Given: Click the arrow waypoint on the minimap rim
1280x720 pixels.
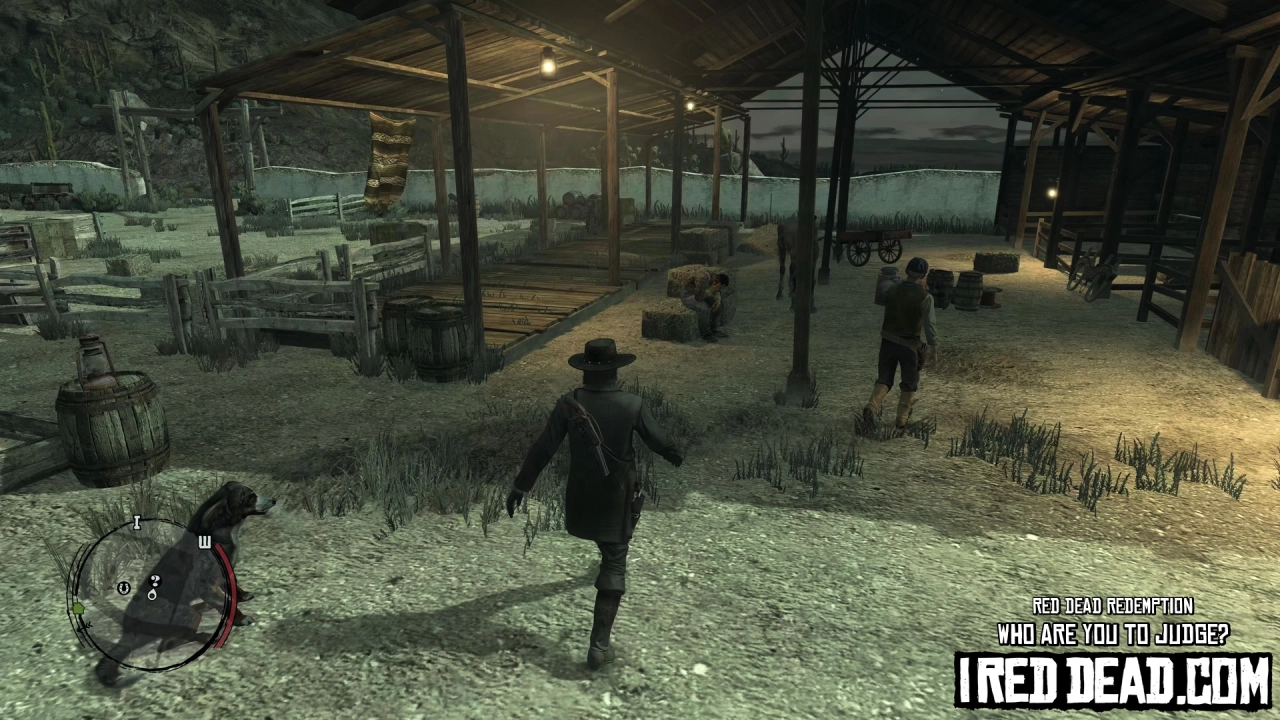Looking at the screenshot, I should click(x=86, y=627).
